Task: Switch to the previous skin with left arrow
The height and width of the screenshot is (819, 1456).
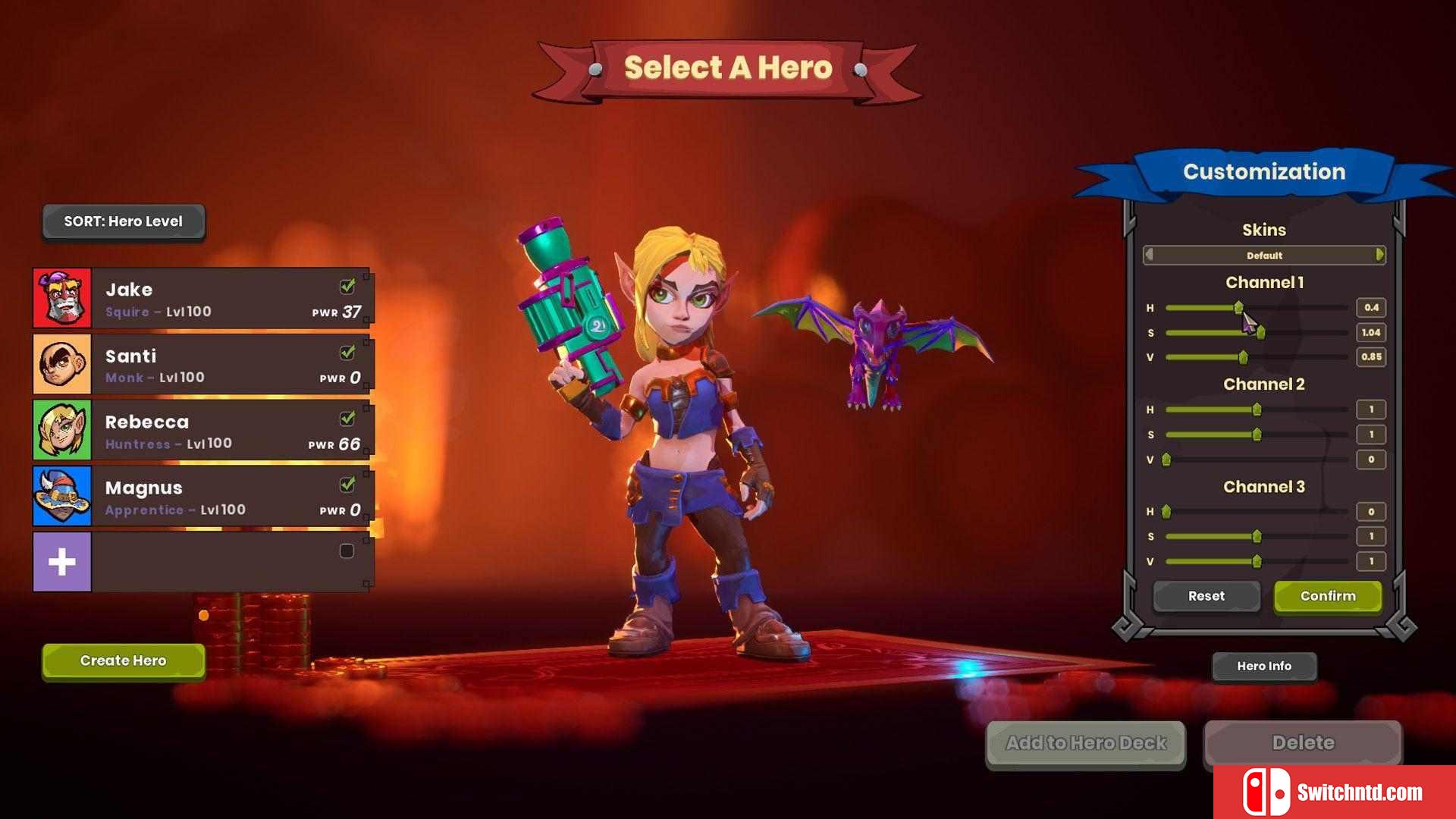Action: point(1150,255)
